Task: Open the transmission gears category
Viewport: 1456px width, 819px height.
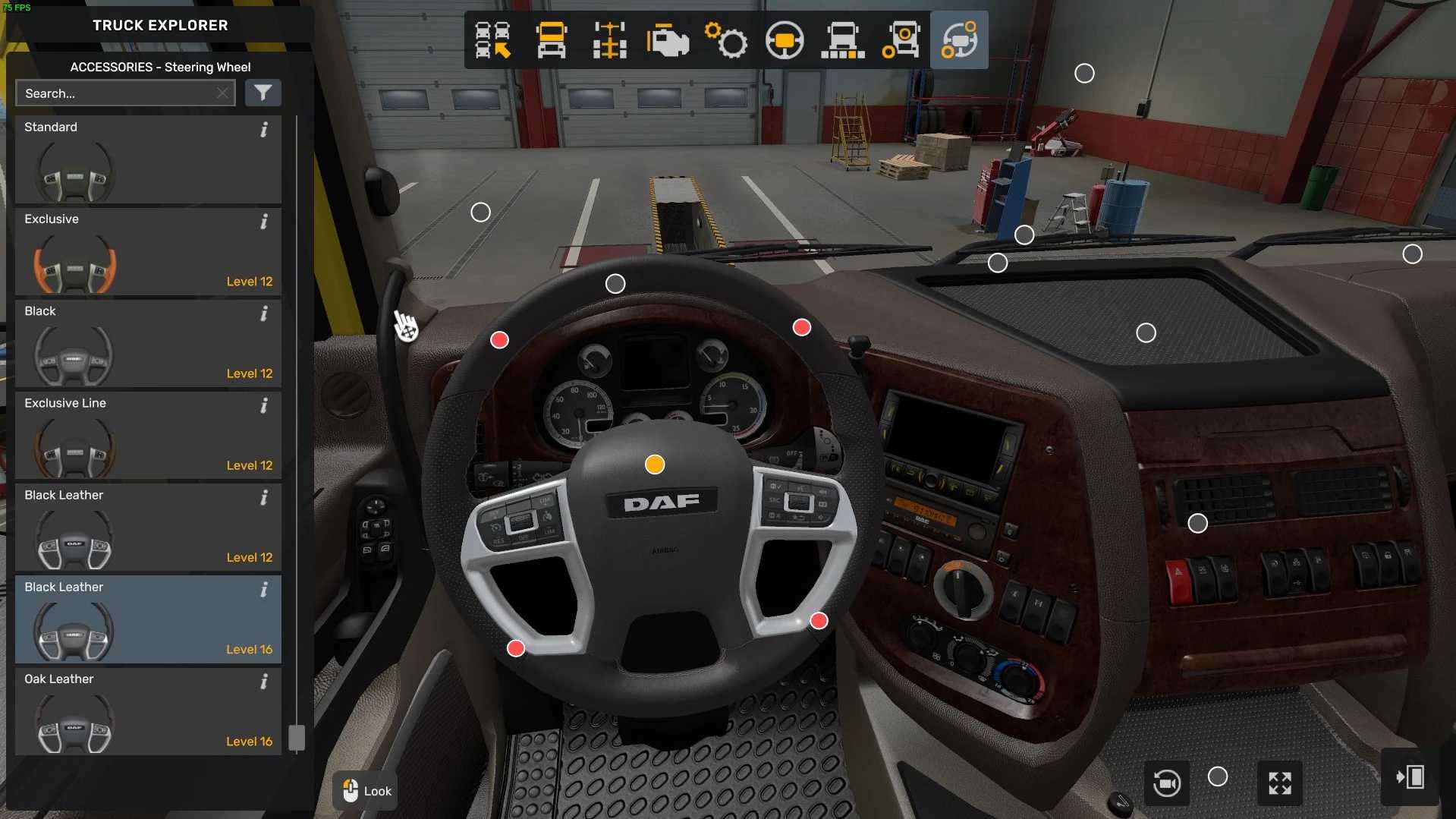Action: (726, 40)
